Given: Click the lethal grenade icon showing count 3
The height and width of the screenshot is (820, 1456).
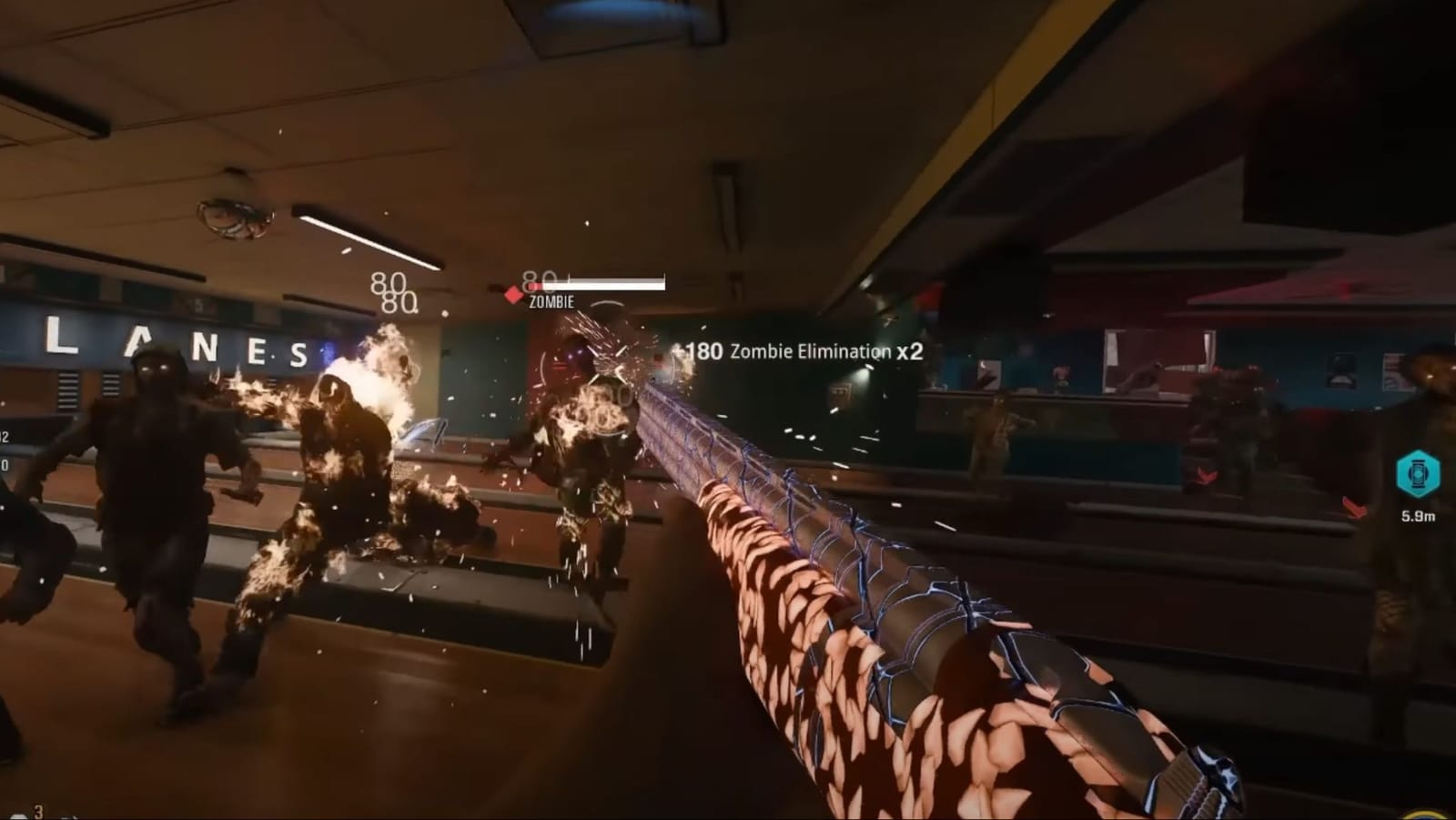Looking at the screenshot, I should [x=19, y=816].
